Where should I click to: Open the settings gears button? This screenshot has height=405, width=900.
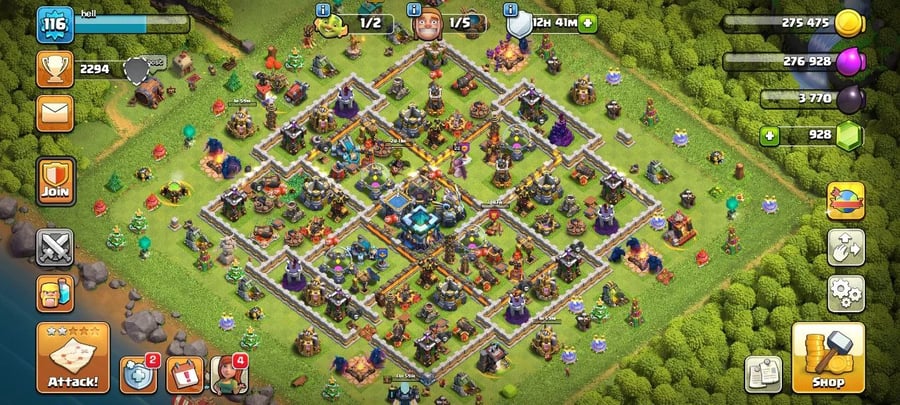(846, 293)
